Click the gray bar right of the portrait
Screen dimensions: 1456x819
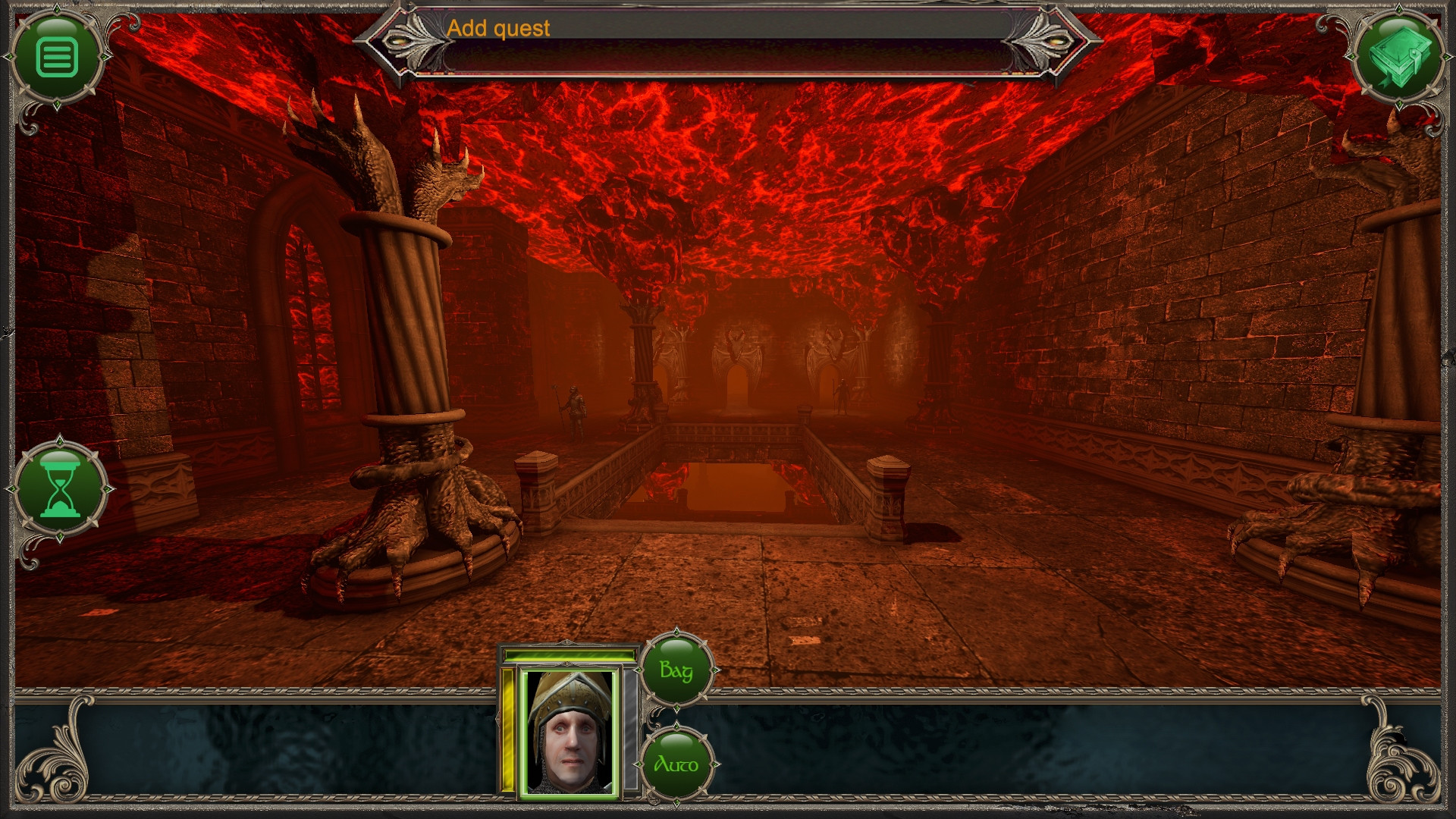coord(629,728)
